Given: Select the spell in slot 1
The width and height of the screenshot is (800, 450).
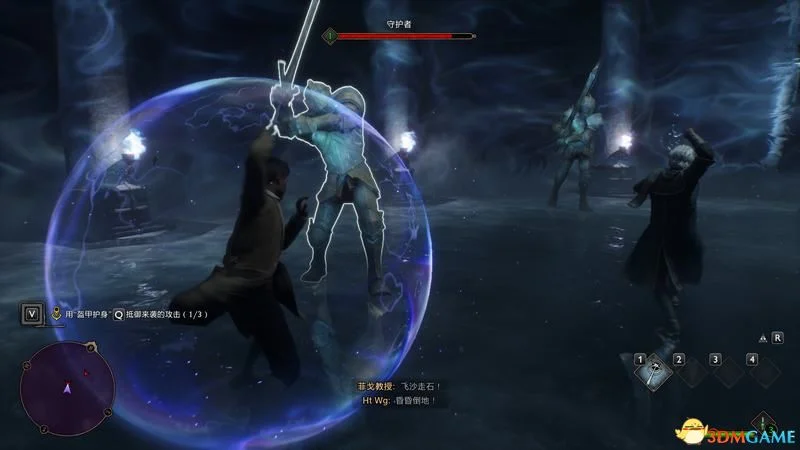Looking at the screenshot, I should click(x=651, y=372).
